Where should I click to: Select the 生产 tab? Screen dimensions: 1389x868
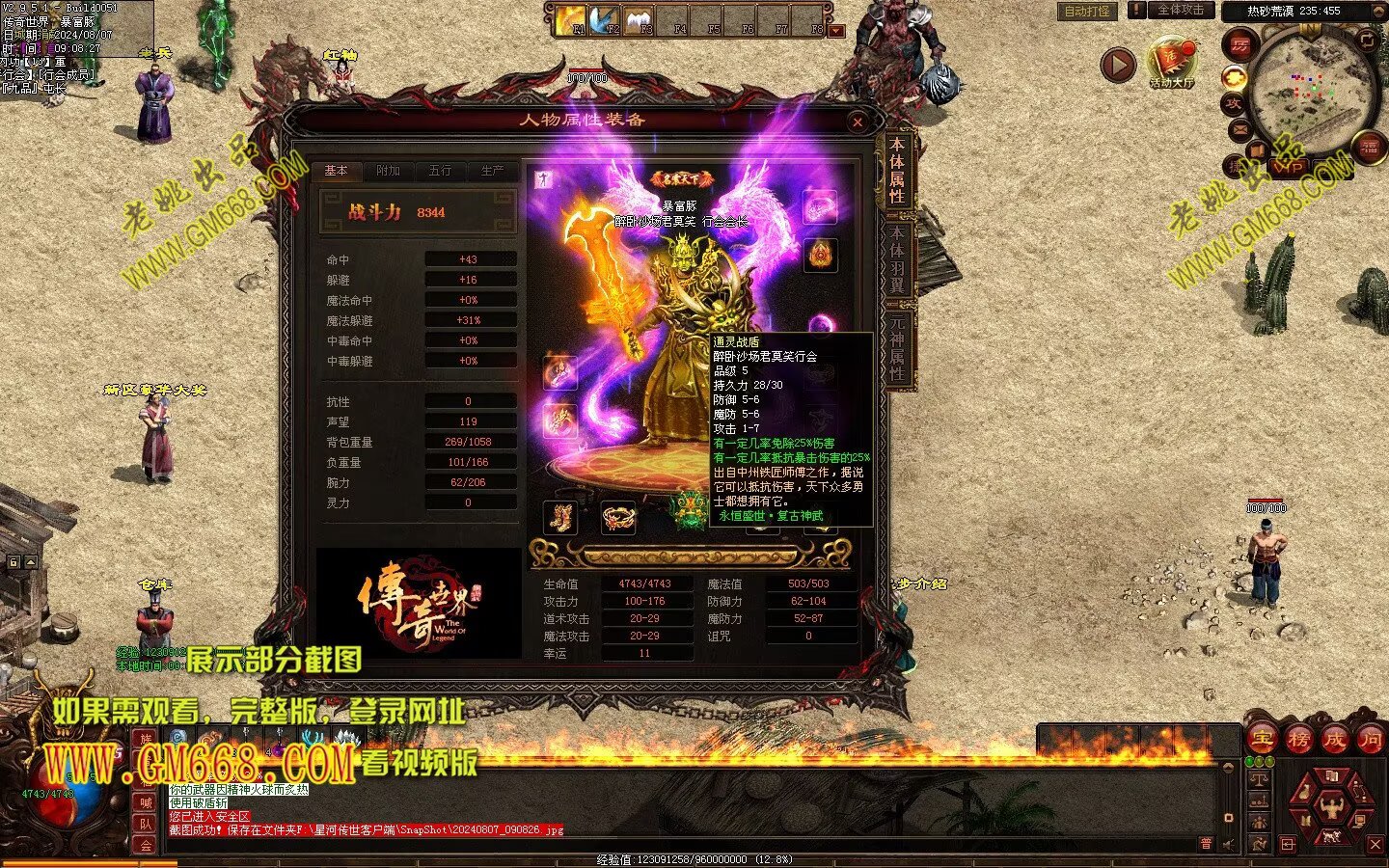pos(492,171)
